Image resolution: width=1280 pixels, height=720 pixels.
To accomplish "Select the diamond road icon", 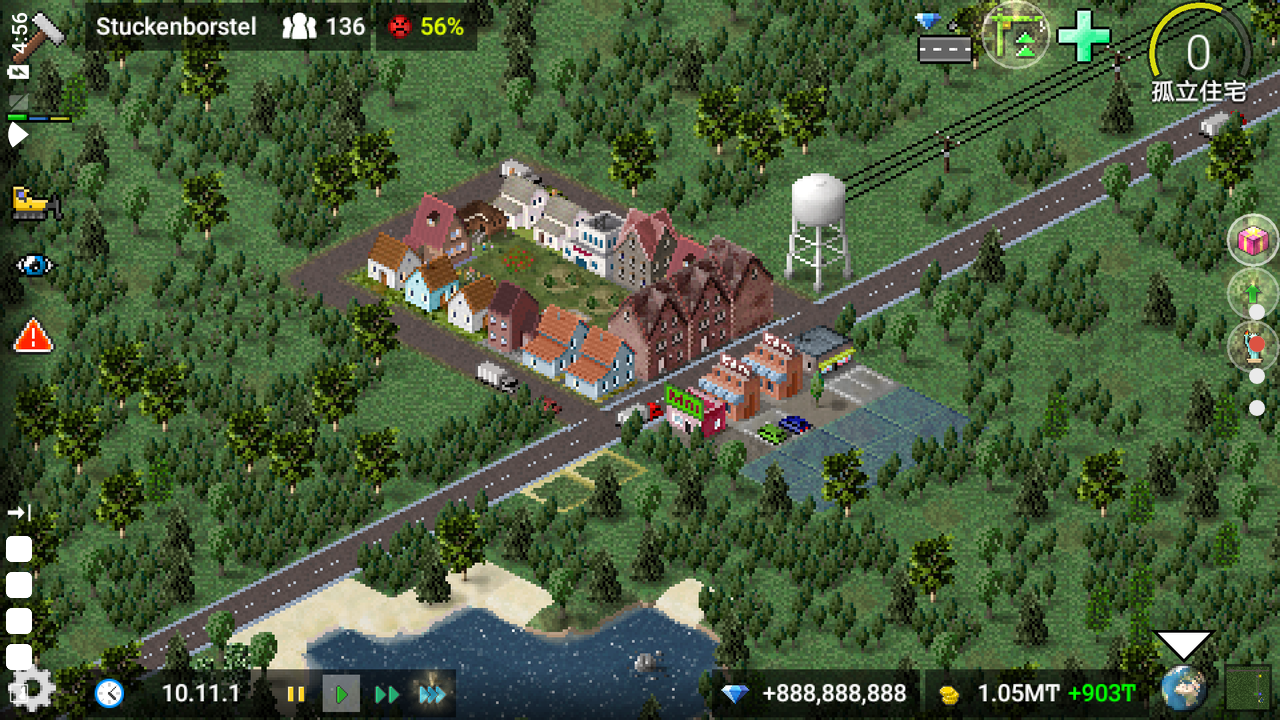I will [945, 38].
